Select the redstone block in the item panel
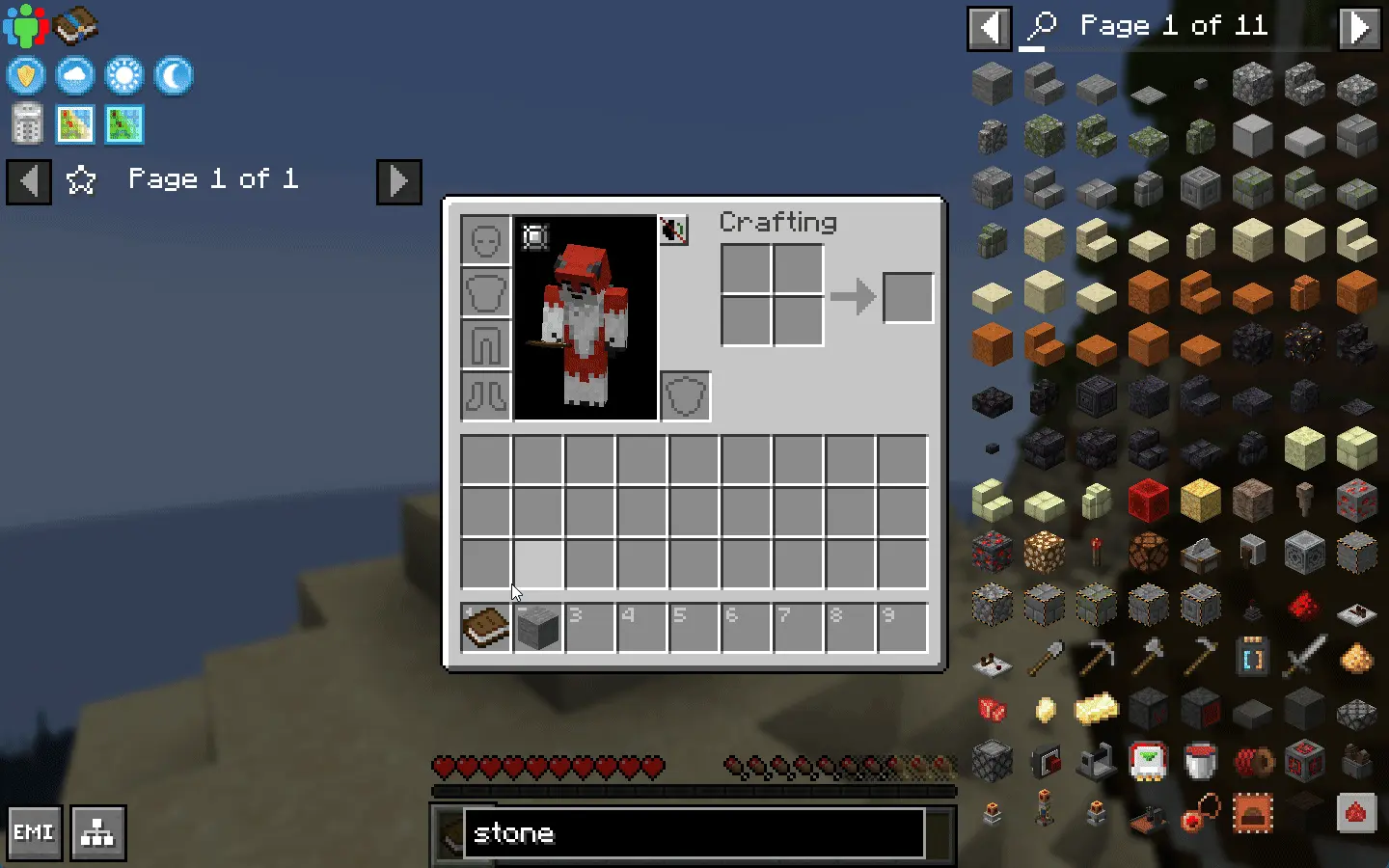Viewport: 1389px width, 868px height. click(1148, 499)
